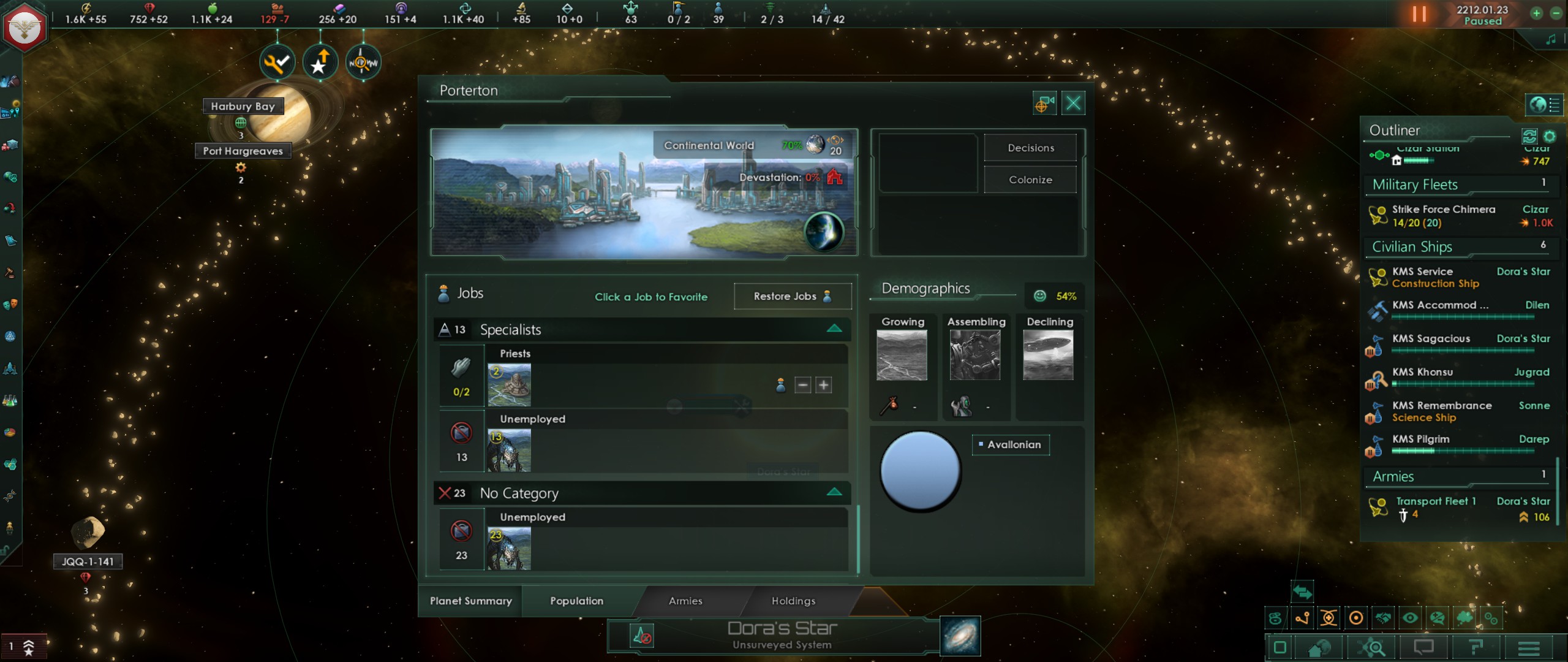1568x662 pixels.
Task: Select the intel eye map mode icon
Action: (1411, 618)
